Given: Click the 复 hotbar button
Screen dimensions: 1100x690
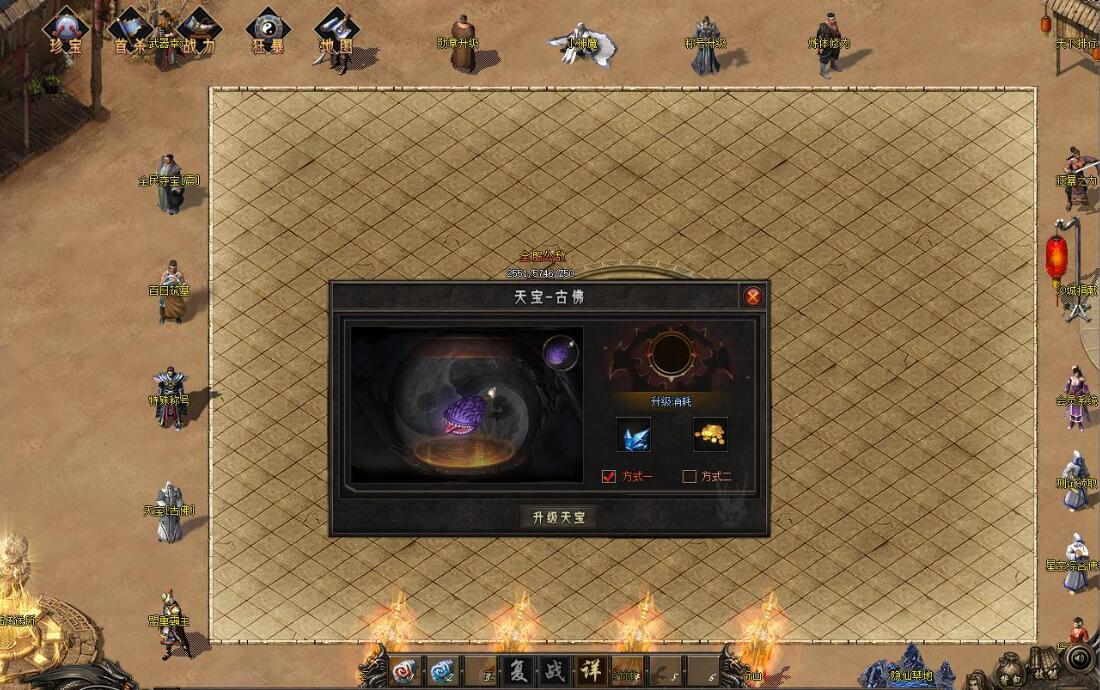Looking at the screenshot, I should (517, 670).
